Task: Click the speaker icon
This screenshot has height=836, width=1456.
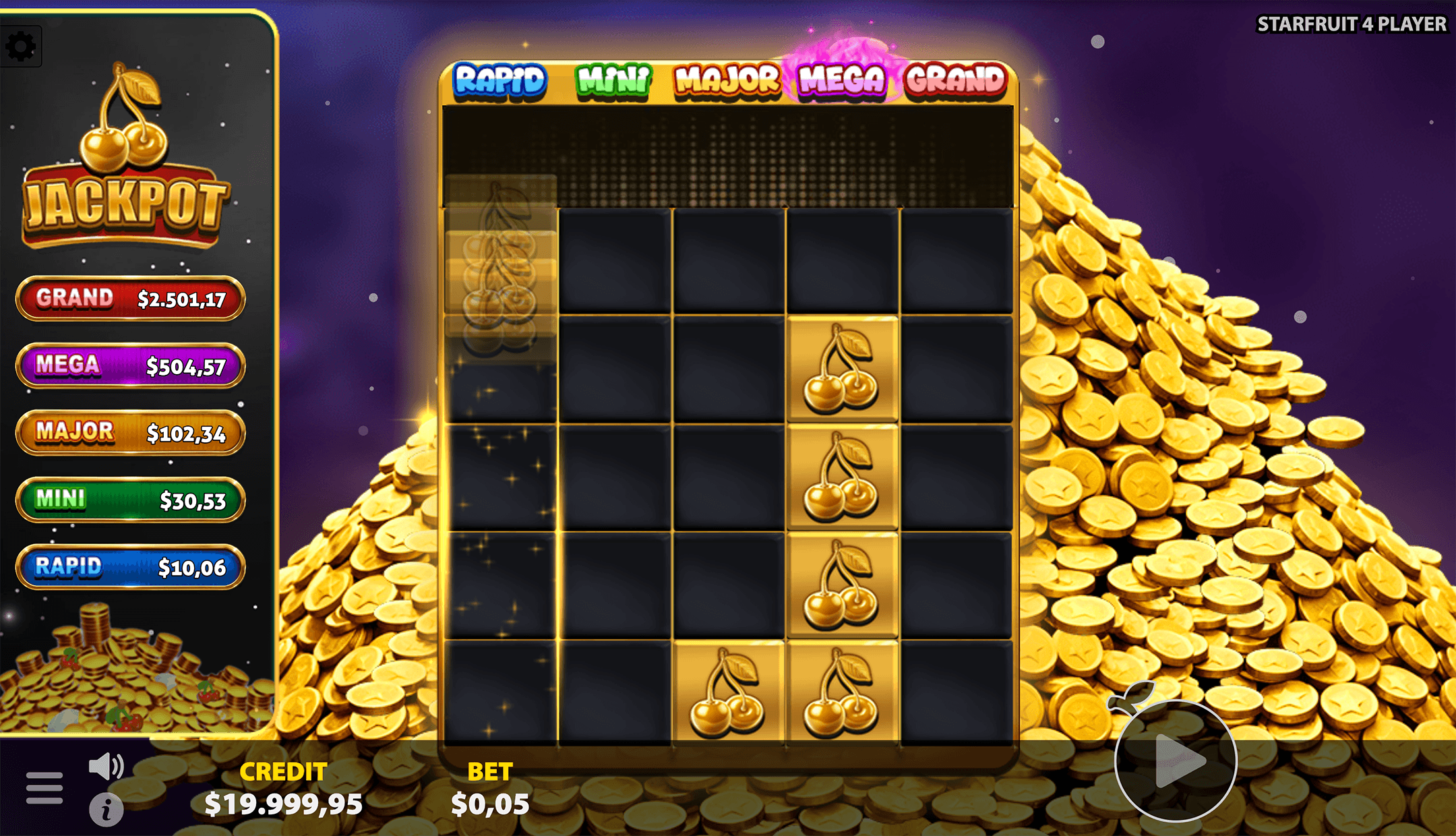Action: click(106, 765)
